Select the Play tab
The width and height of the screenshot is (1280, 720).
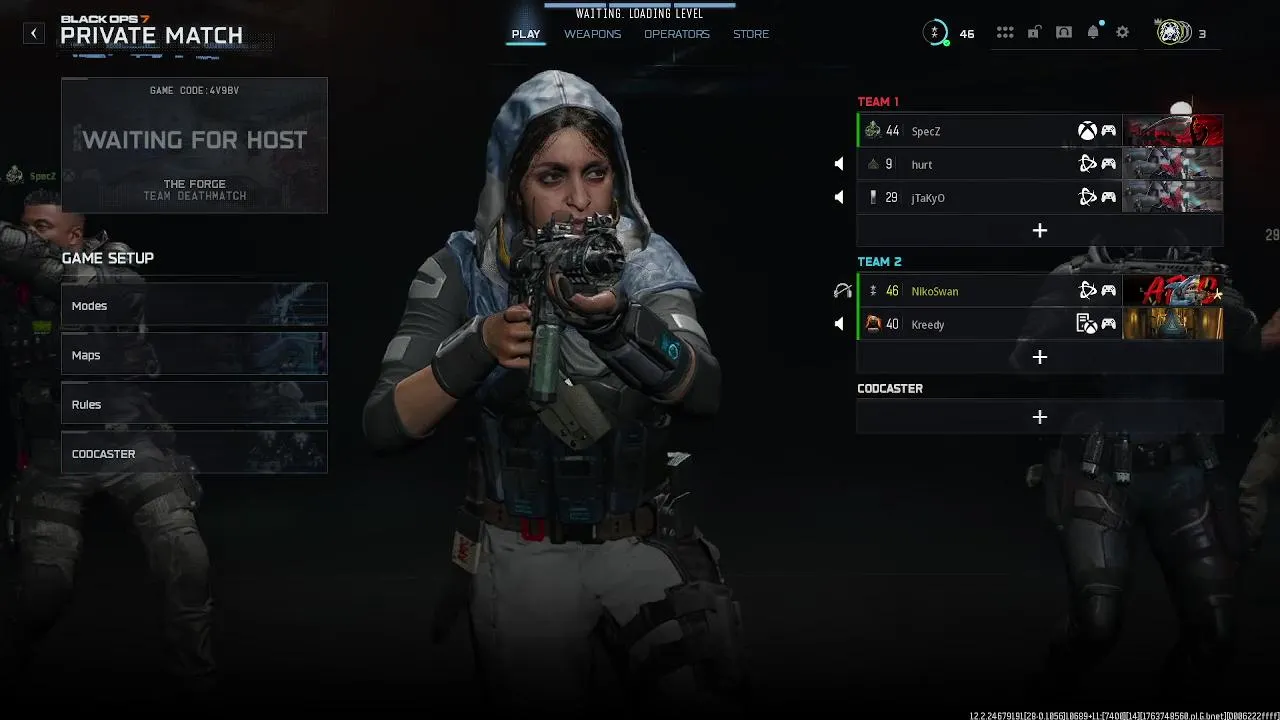[x=526, y=34]
